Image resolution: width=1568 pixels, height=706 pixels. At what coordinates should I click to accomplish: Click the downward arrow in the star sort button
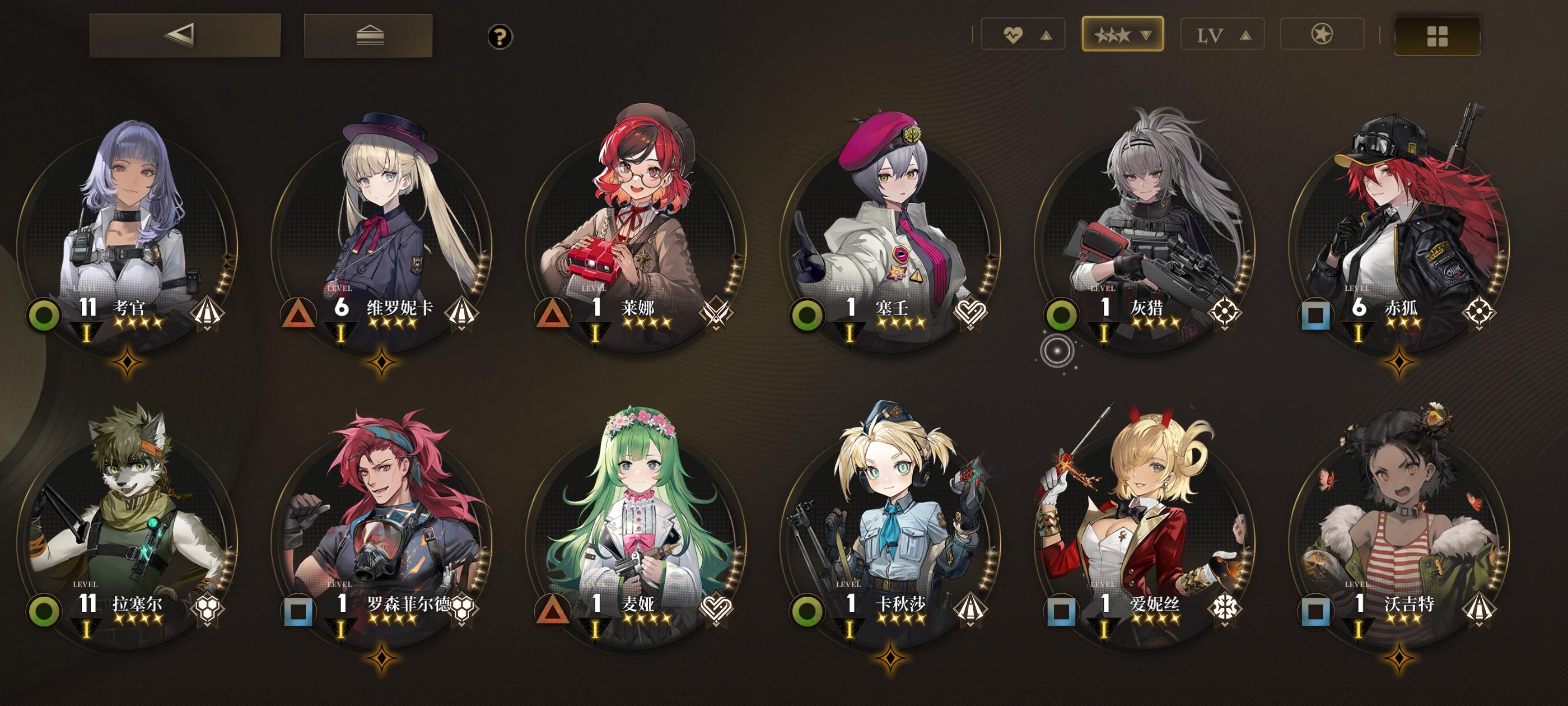pyautogui.click(x=1147, y=36)
